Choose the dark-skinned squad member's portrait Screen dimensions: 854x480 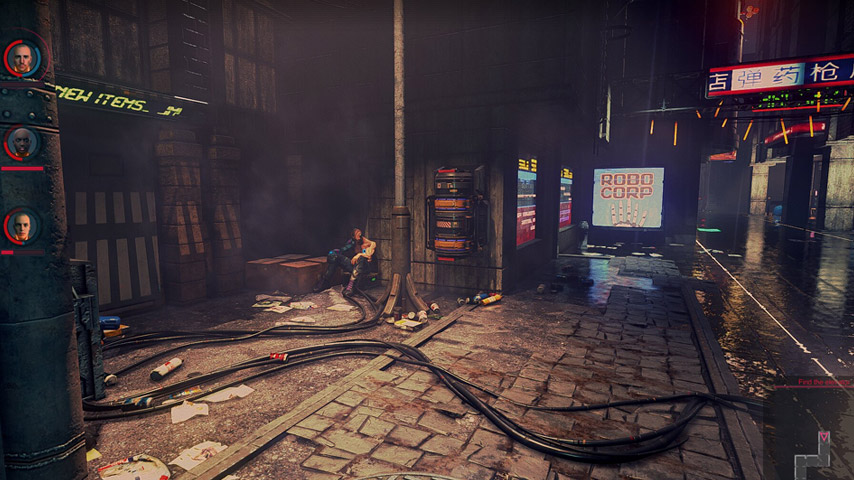point(22,143)
